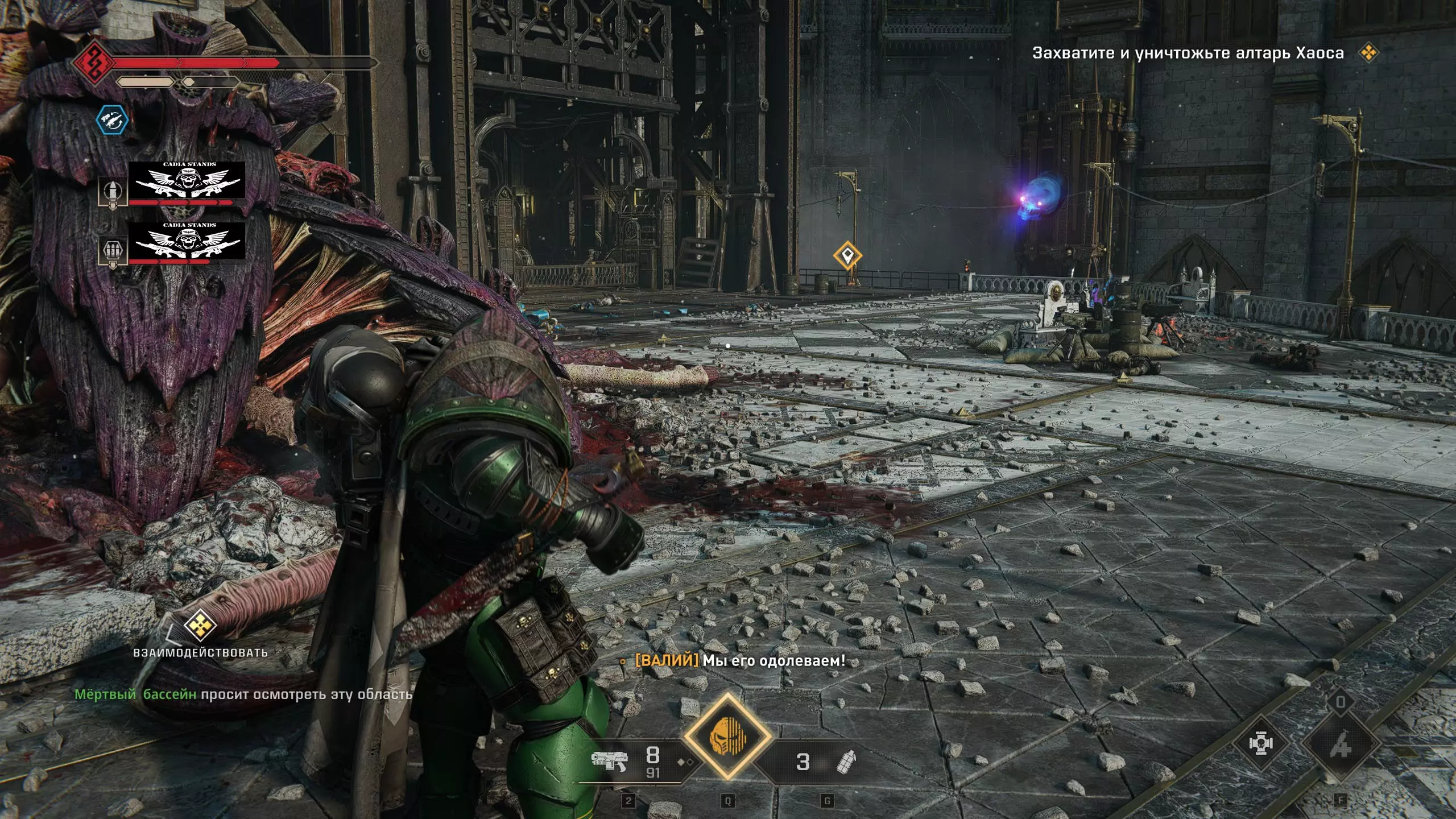Select the frag grenade icon

point(847,762)
